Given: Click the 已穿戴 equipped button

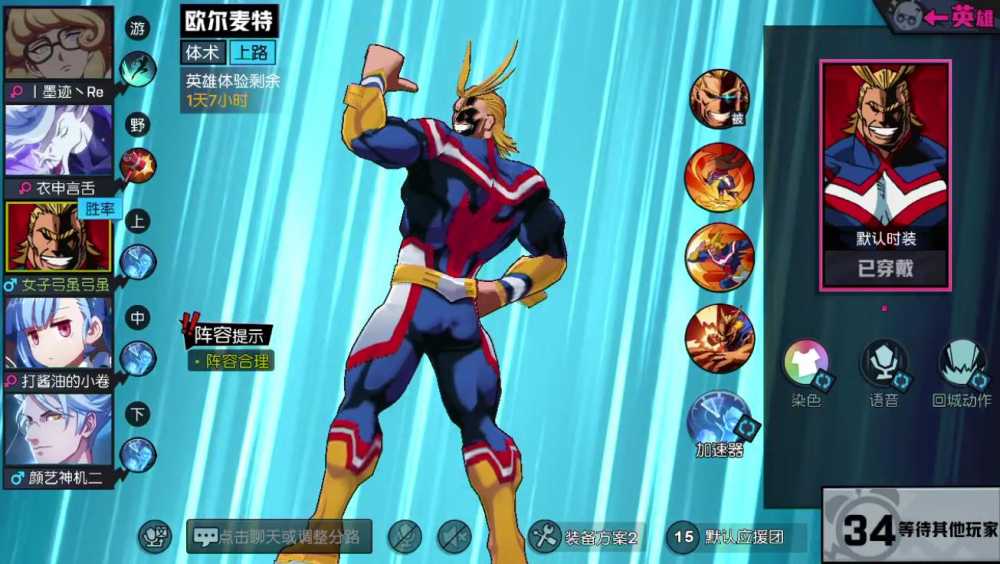Looking at the screenshot, I should 885,268.
